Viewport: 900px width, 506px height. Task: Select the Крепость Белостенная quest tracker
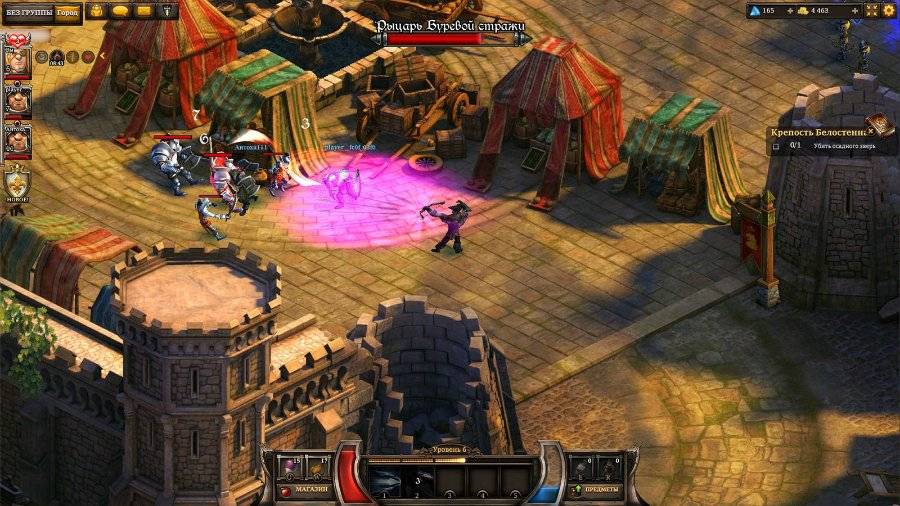(815, 132)
